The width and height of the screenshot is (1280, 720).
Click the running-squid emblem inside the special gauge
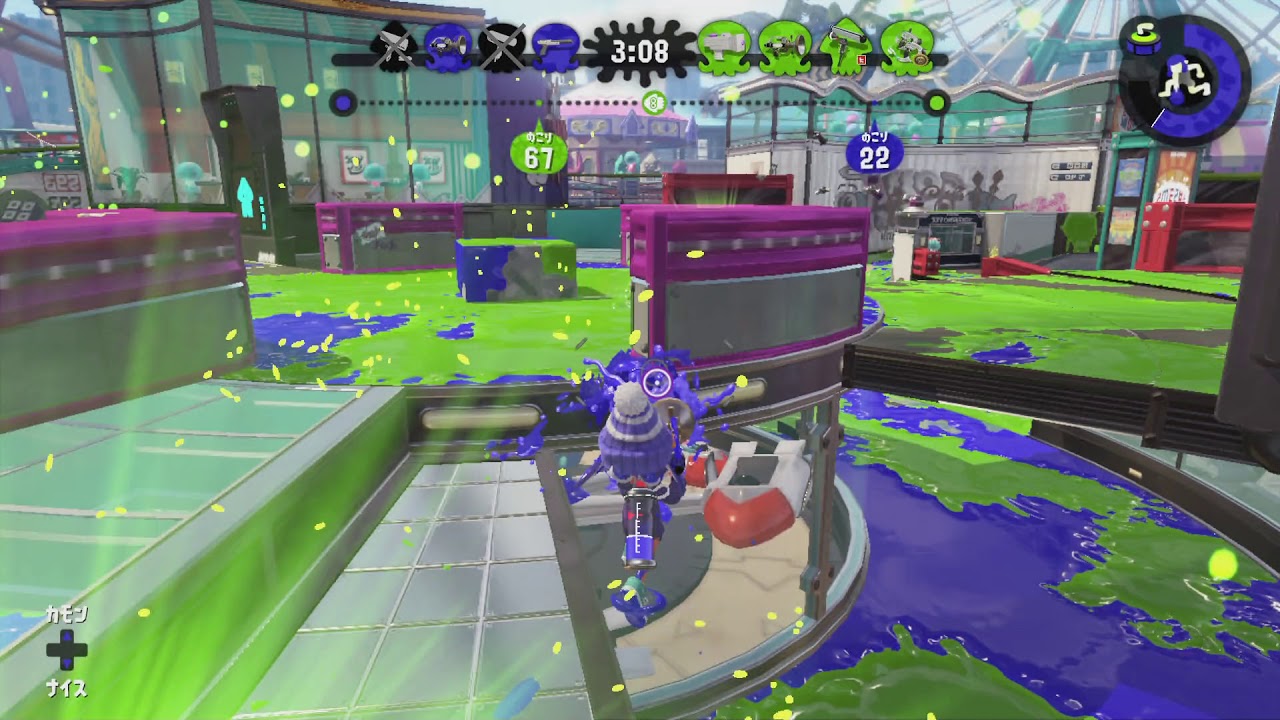1185,76
